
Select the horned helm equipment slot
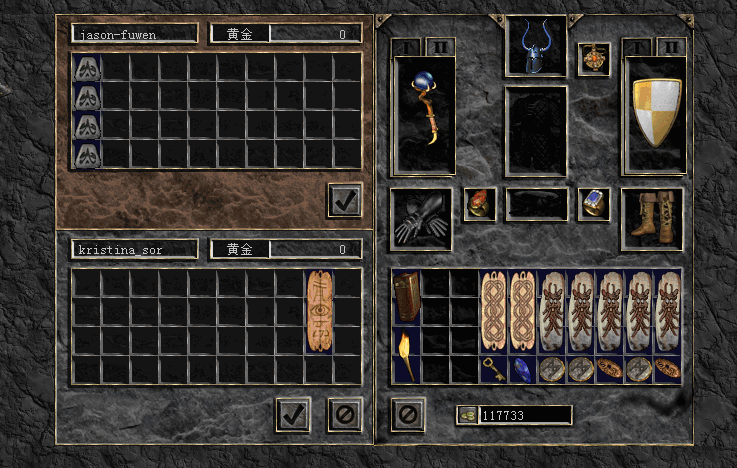[537, 46]
